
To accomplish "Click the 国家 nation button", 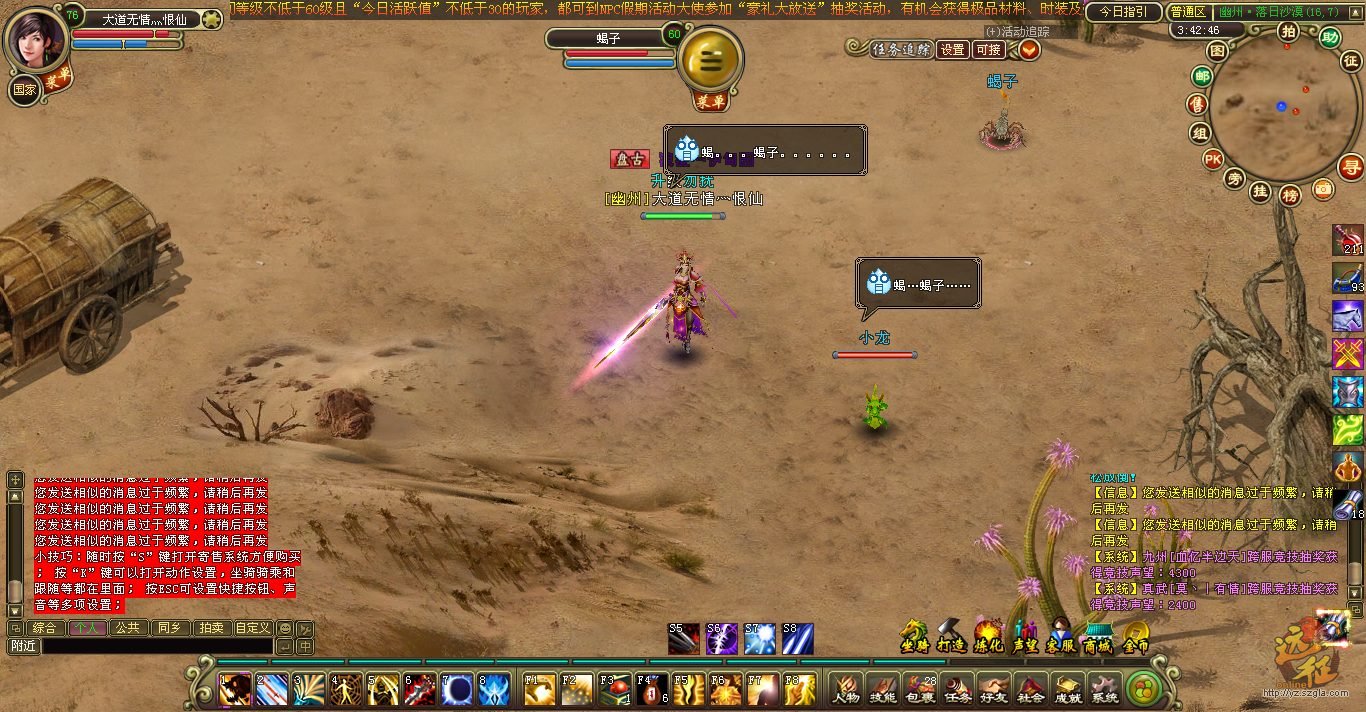I will click(x=25, y=90).
